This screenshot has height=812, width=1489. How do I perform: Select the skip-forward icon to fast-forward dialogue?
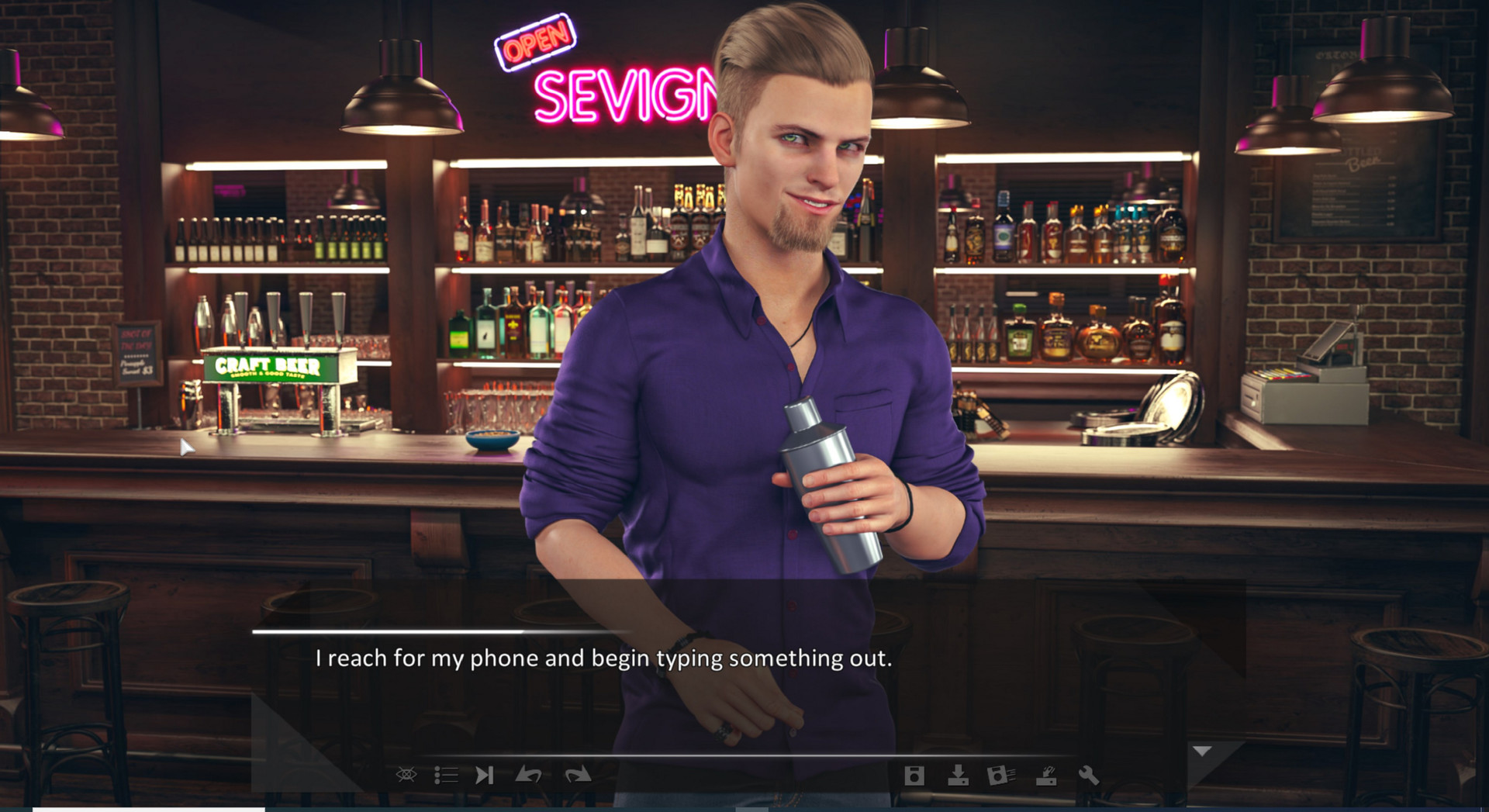[486, 775]
